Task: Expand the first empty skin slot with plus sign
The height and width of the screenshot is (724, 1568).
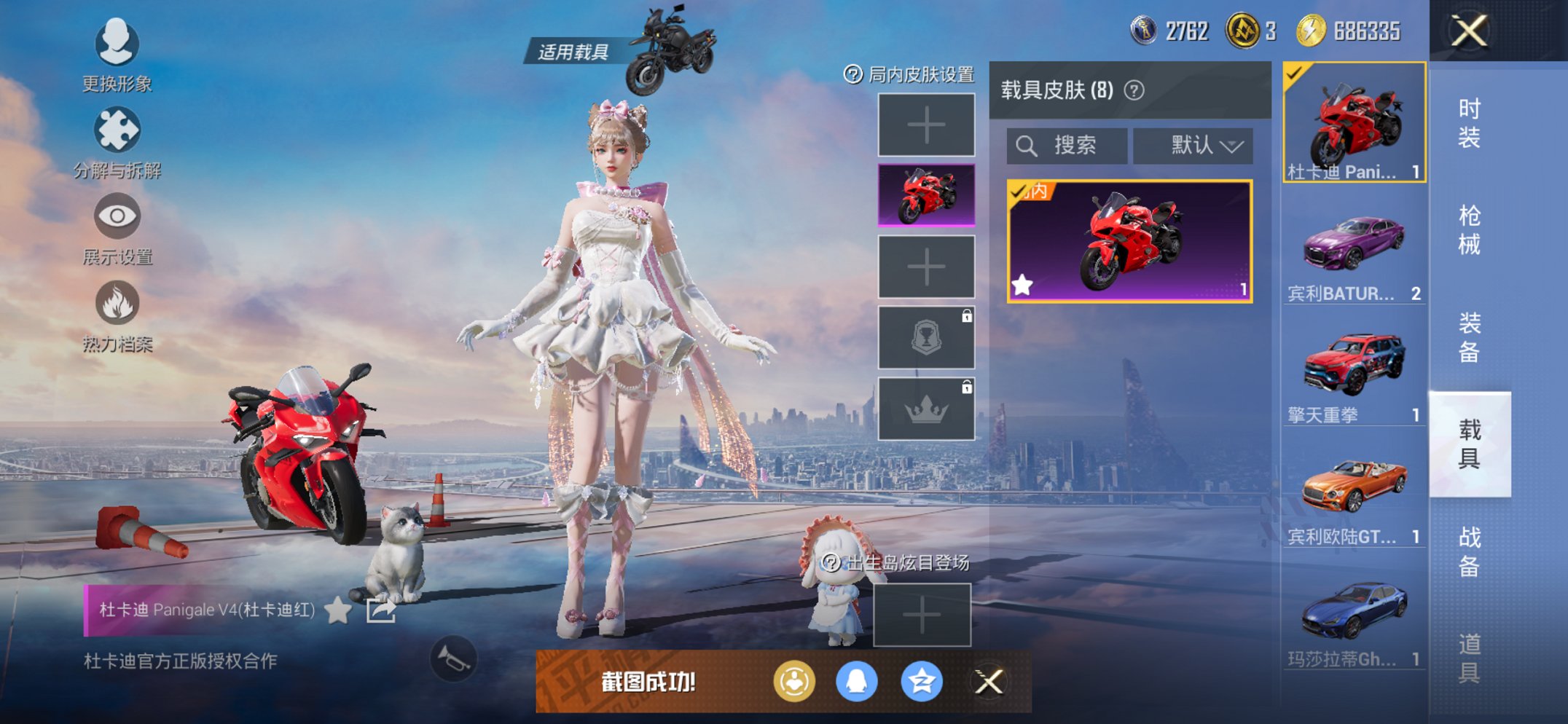Action: (x=926, y=124)
